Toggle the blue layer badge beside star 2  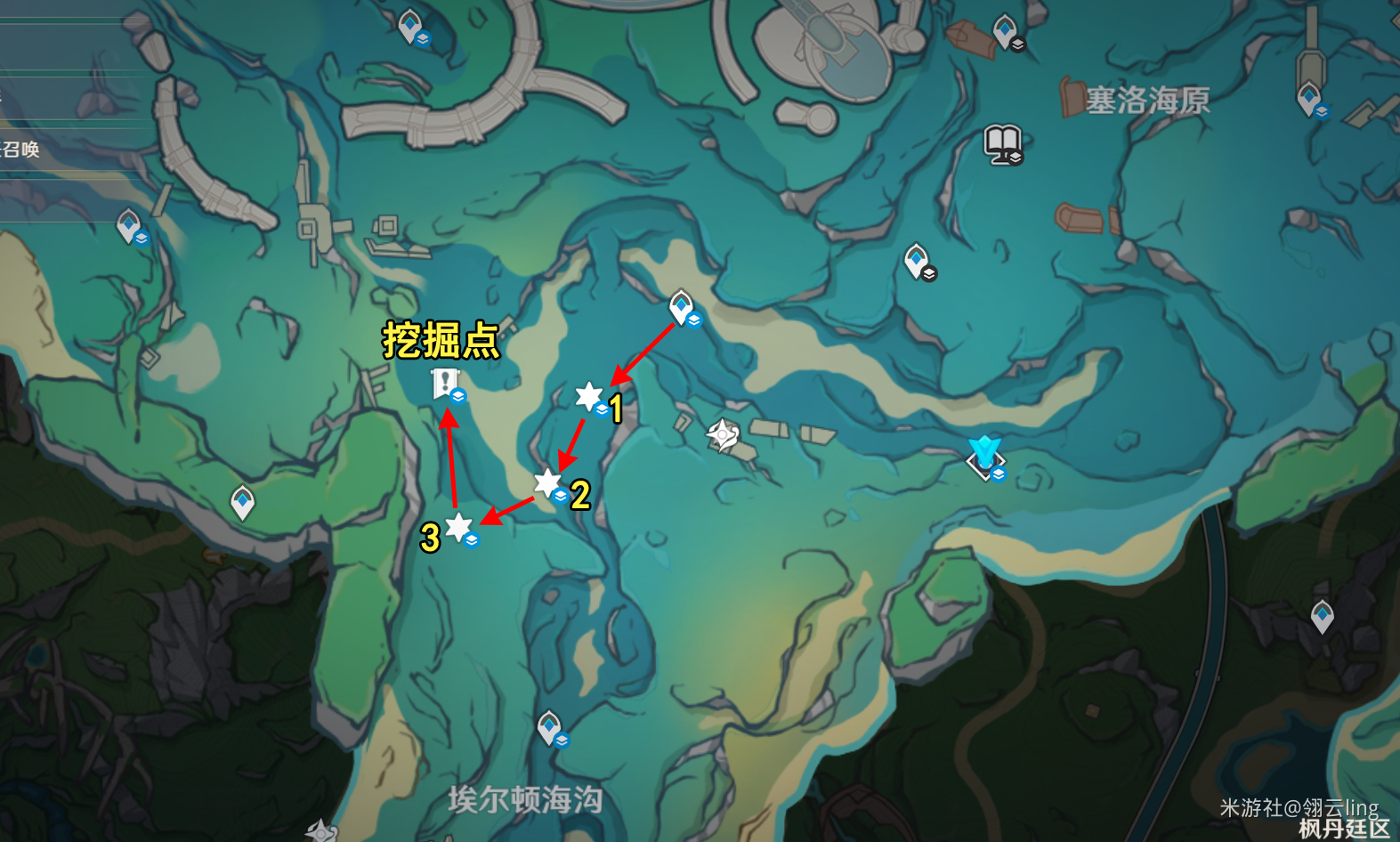point(559,496)
